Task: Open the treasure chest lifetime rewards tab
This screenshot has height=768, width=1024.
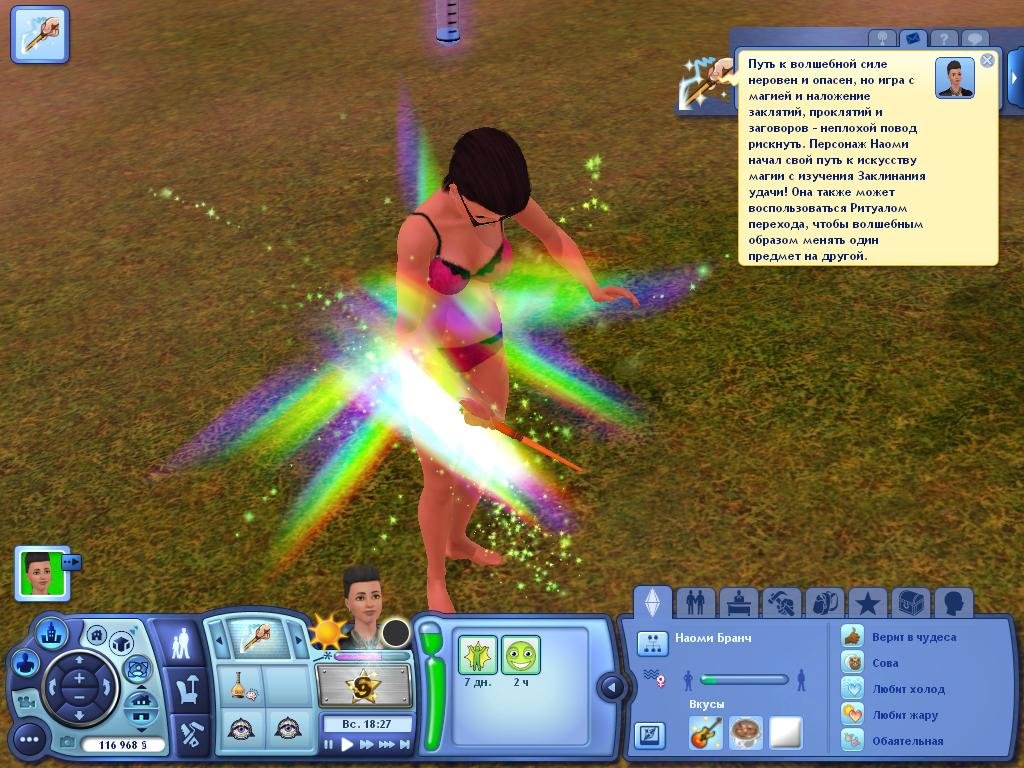Action: 910,602
